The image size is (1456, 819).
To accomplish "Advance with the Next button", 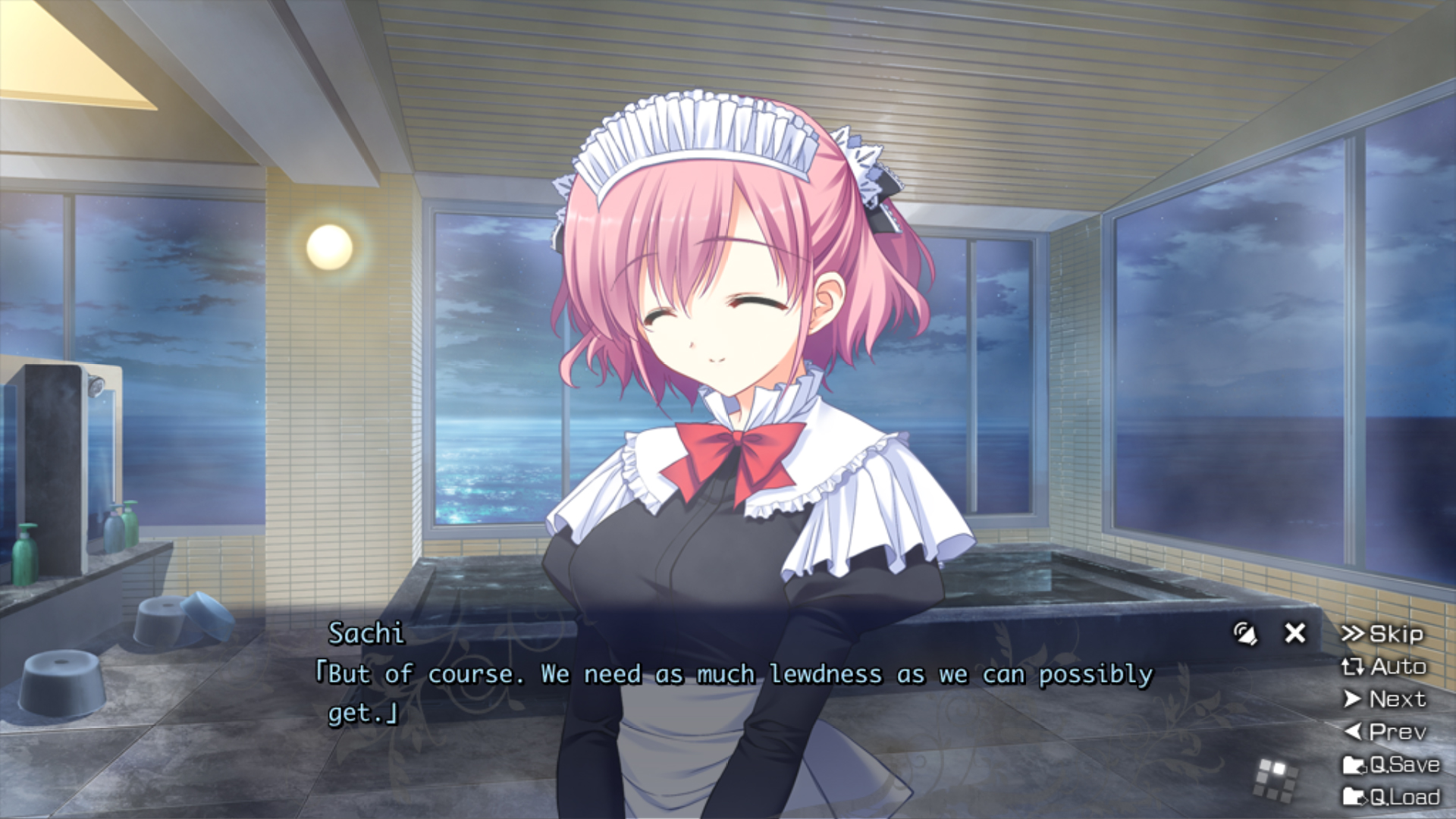I will pyautogui.click(x=1385, y=699).
